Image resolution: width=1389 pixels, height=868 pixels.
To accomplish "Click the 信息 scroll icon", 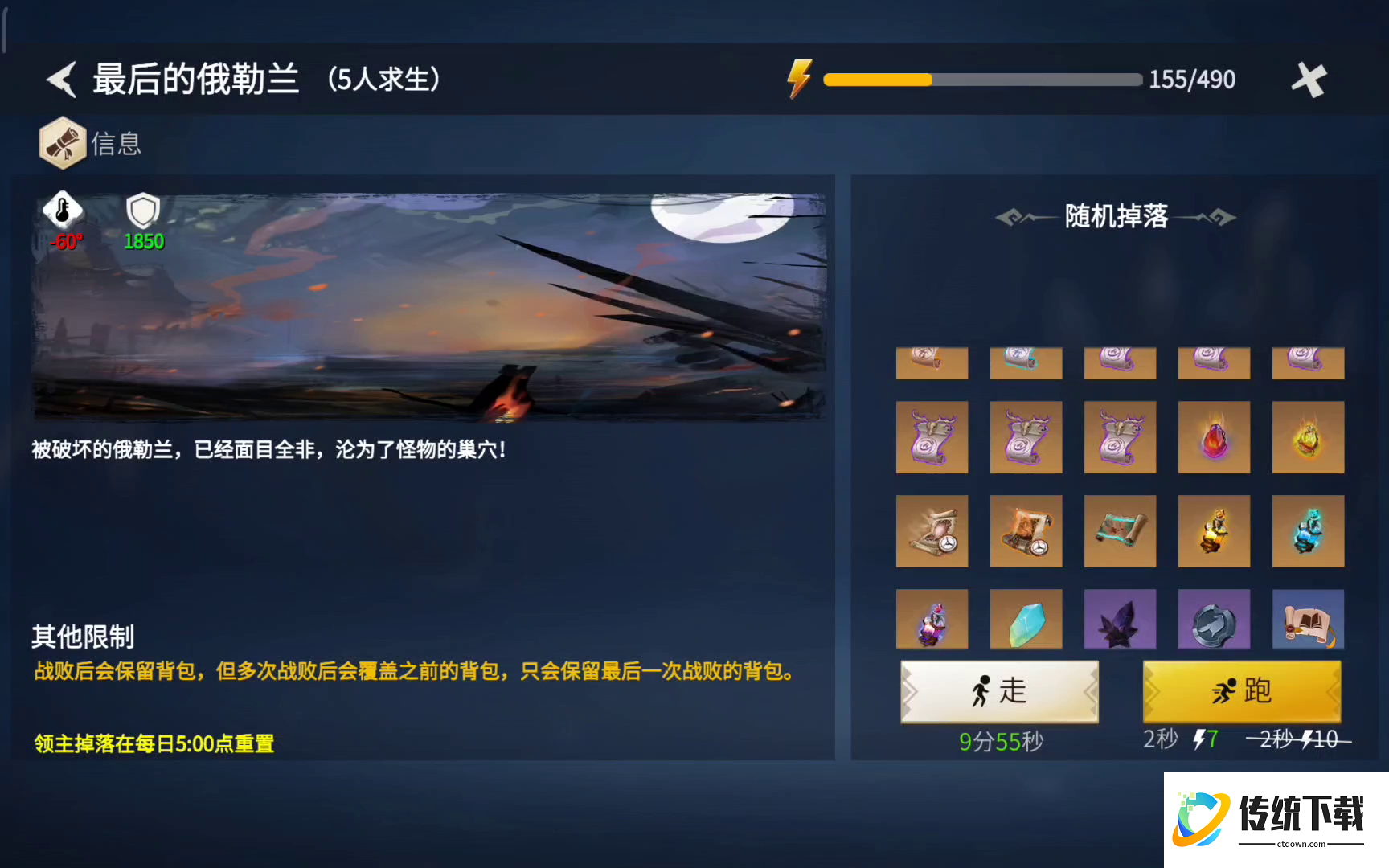I will [x=64, y=142].
